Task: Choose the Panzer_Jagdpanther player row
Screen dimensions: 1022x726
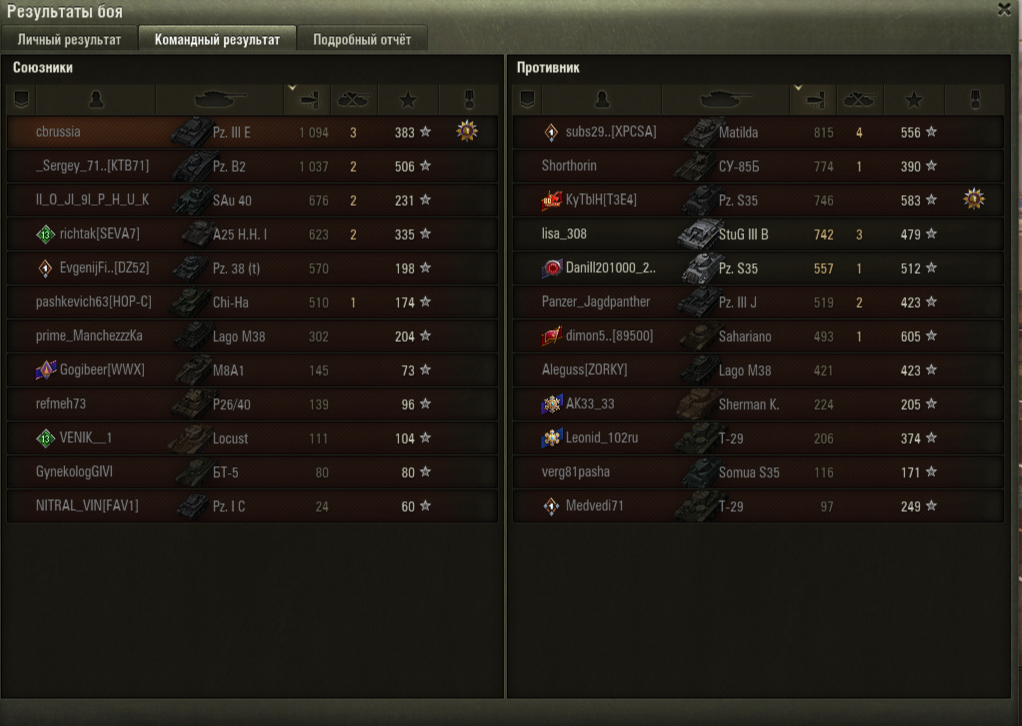Action: [596, 302]
